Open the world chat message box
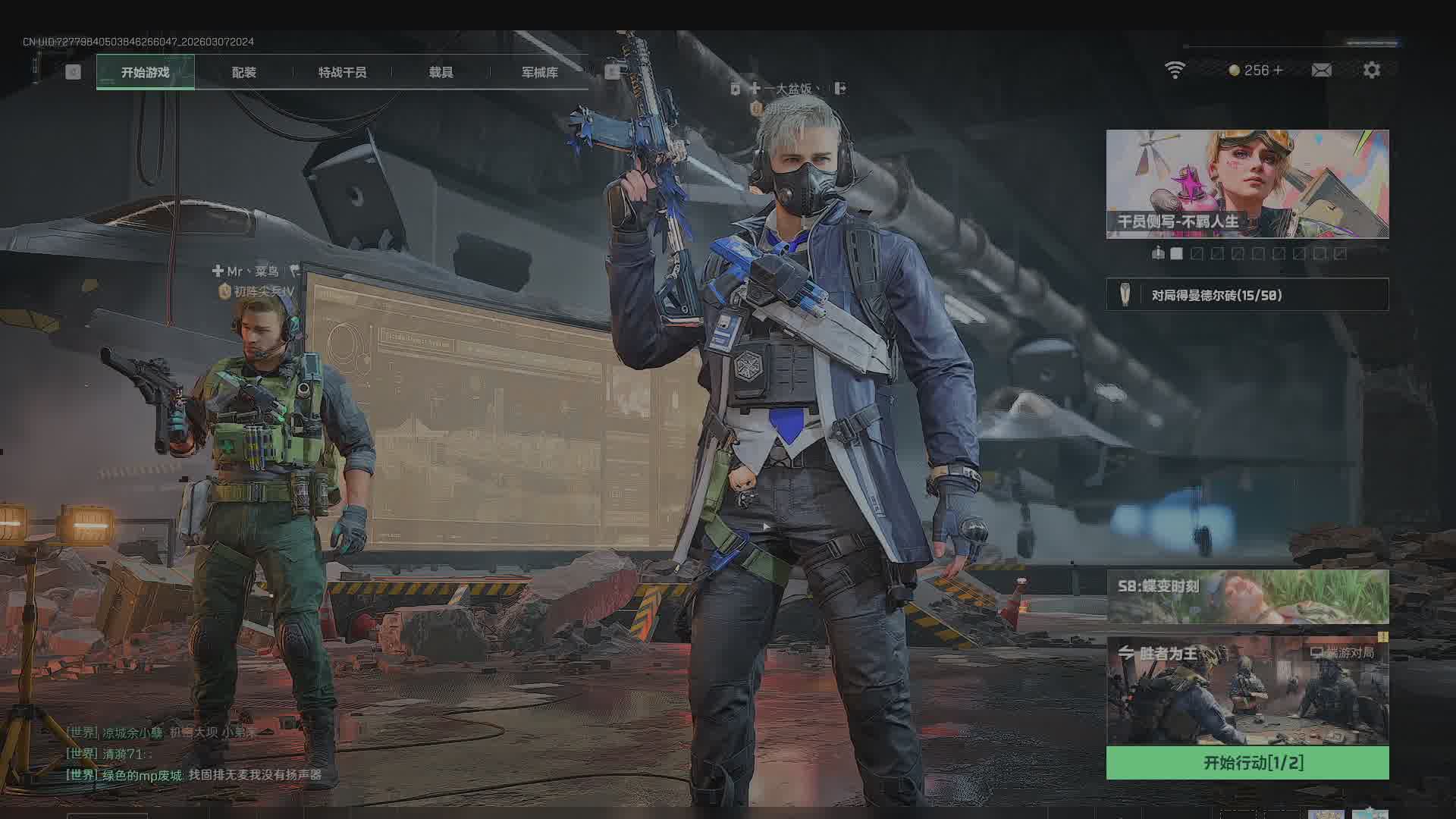Viewport: 1456px width, 819px height. [193, 754]
